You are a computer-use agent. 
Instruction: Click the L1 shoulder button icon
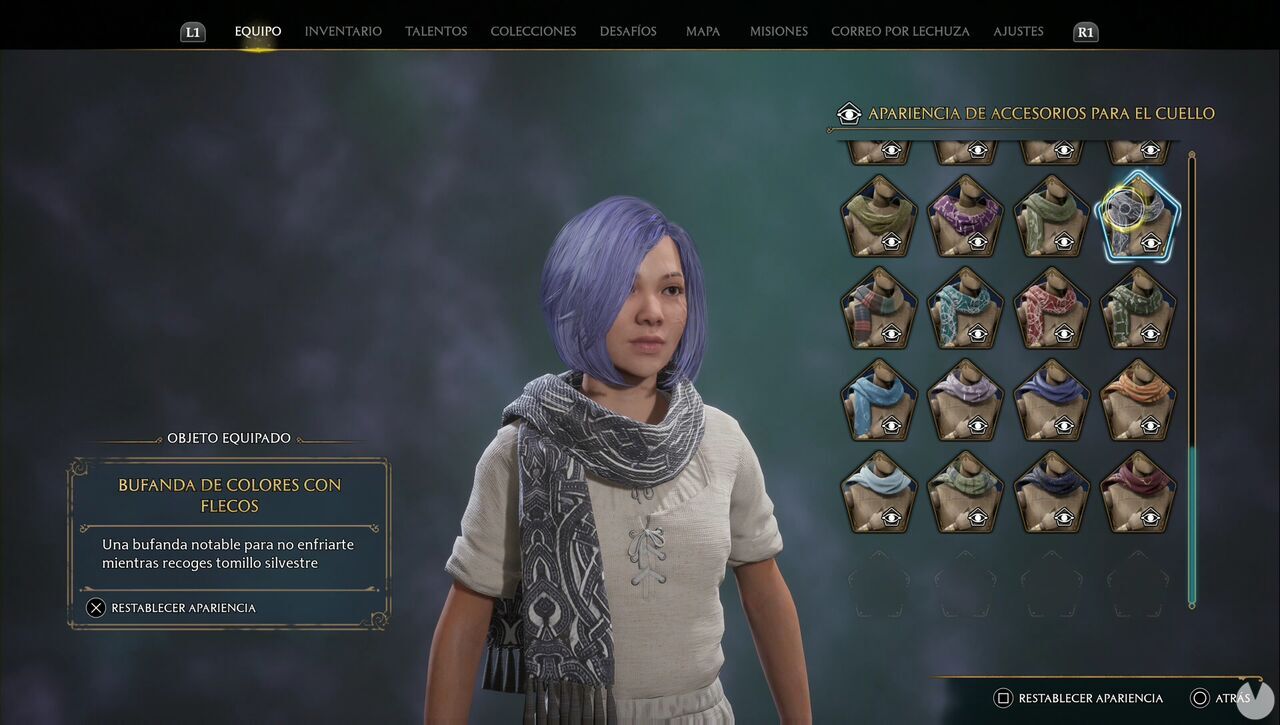[x=193, y=31]
